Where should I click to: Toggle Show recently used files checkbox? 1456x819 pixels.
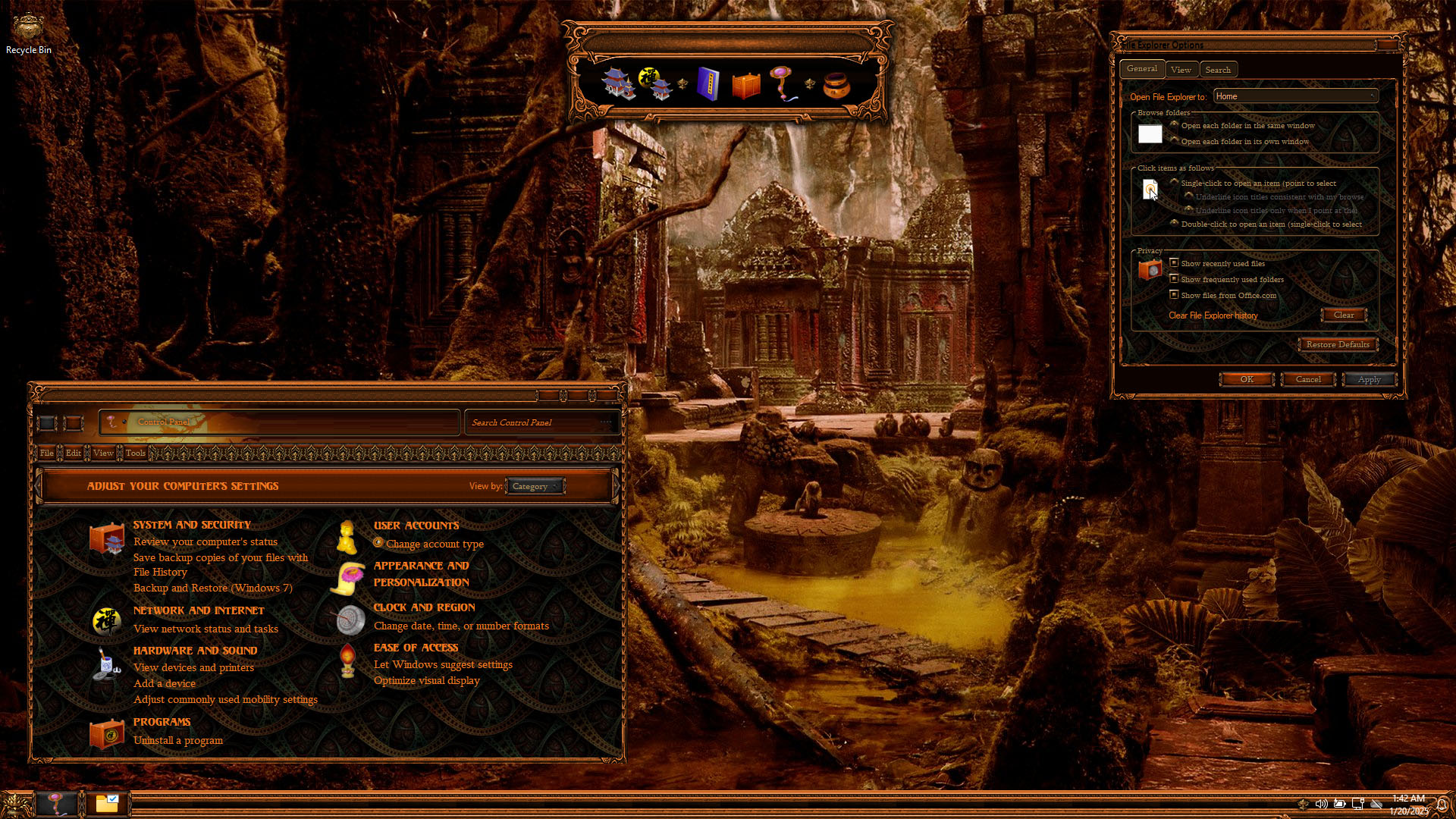1174,263
